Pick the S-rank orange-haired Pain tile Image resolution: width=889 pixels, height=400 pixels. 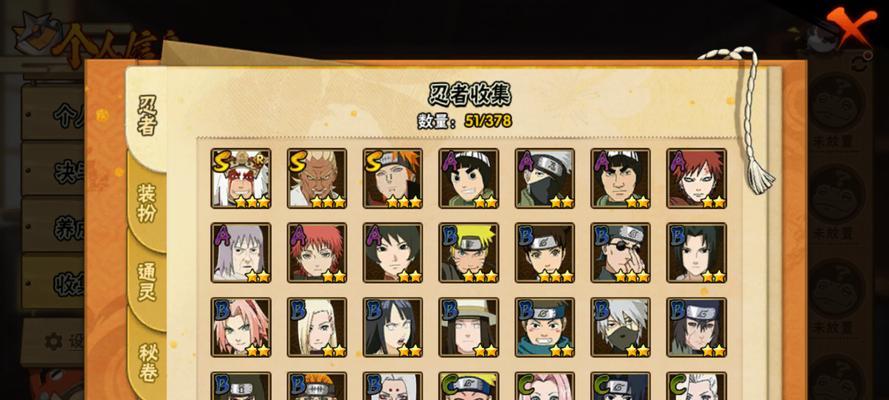coord(393,178)
